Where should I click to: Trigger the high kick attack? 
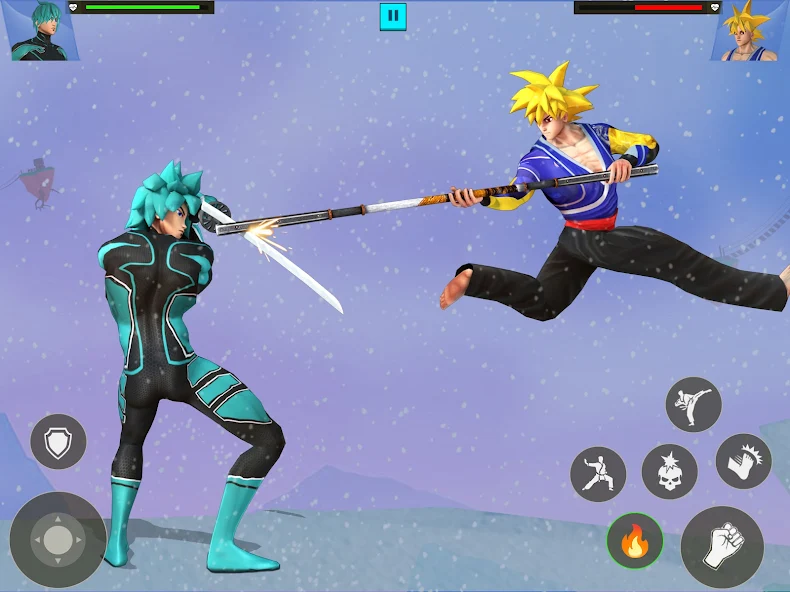pos(693,405)
